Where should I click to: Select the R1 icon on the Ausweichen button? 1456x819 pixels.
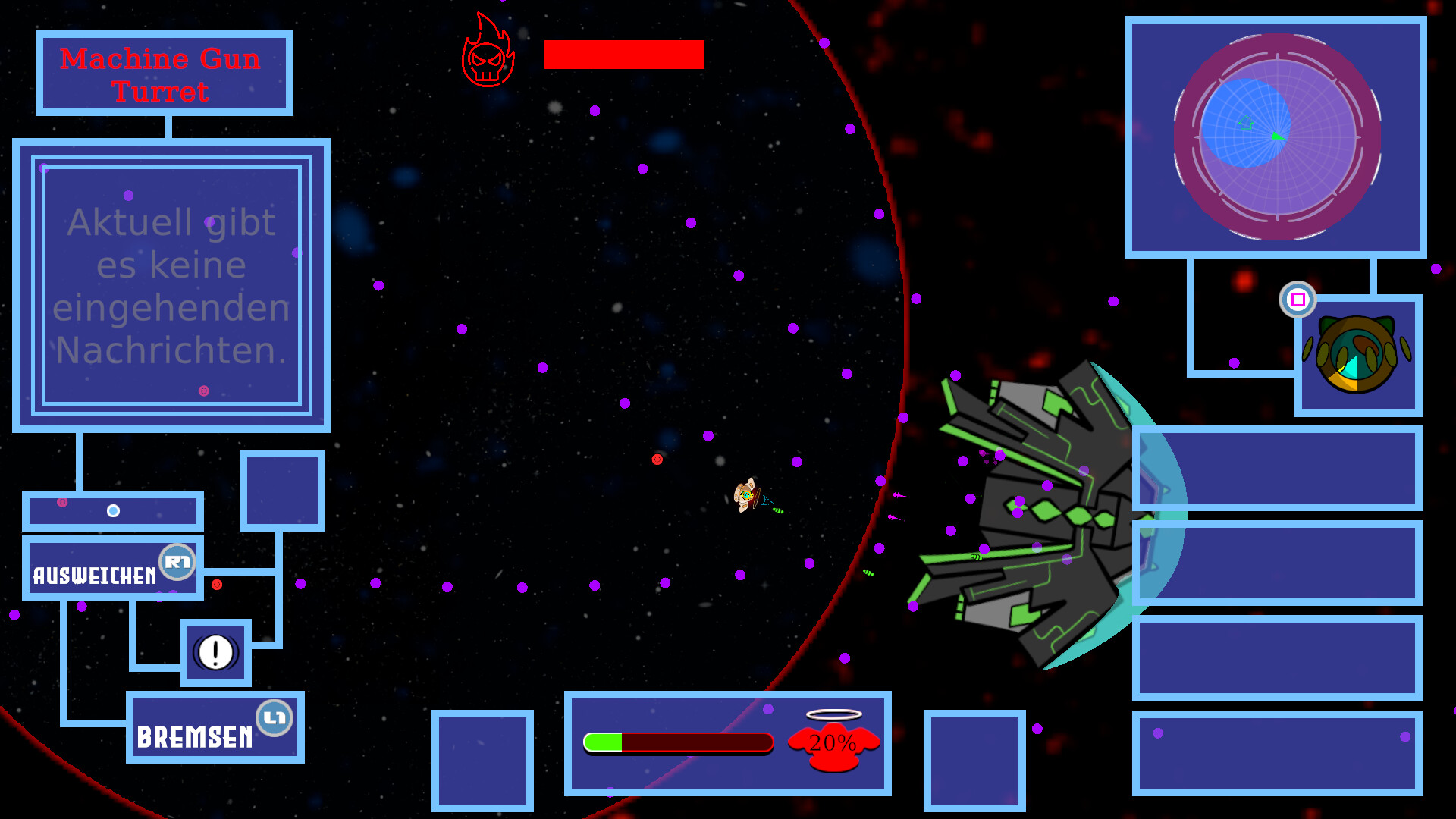(180, 560)
